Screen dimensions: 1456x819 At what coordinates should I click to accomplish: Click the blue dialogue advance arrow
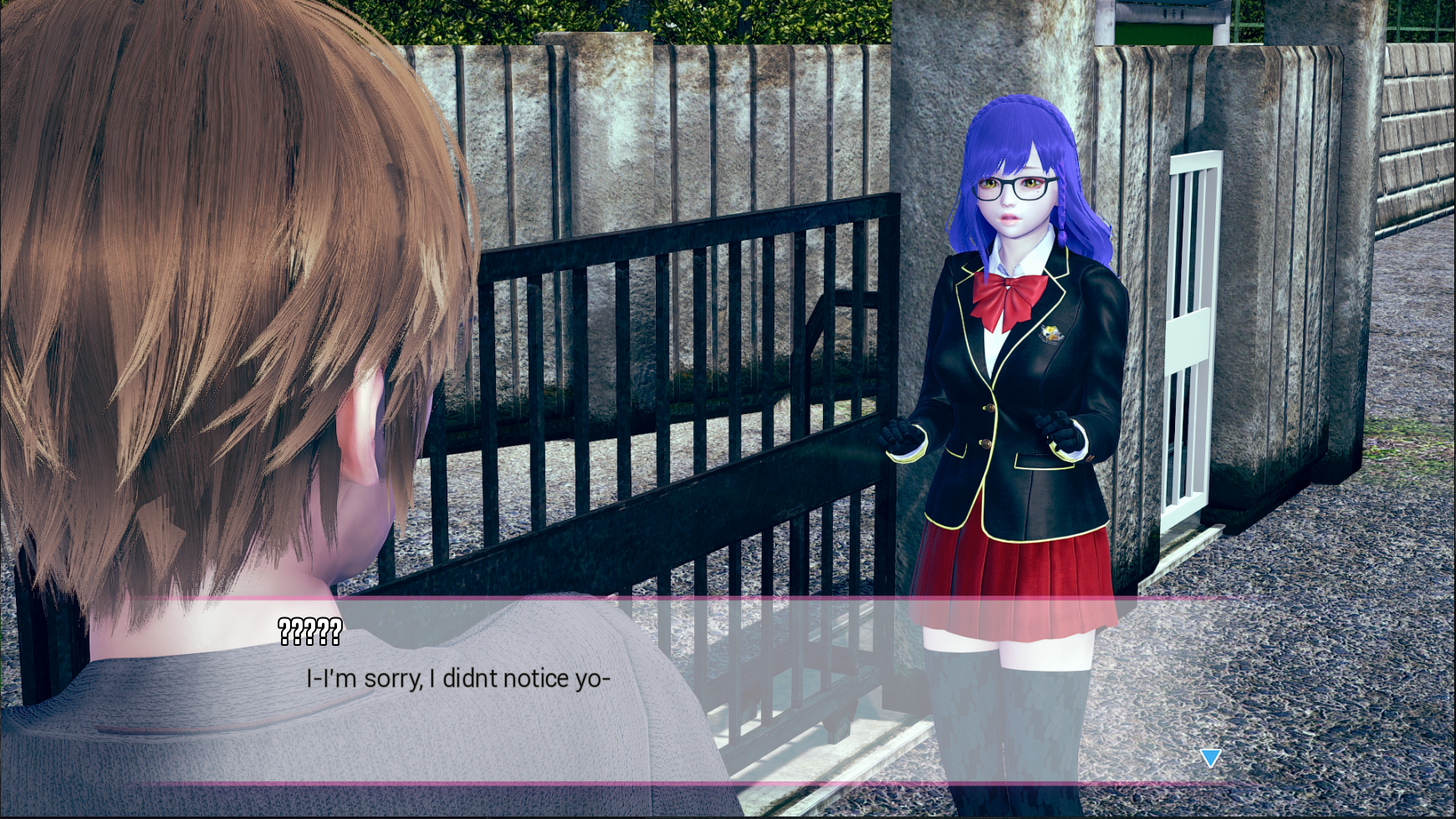click(1210, 758)
